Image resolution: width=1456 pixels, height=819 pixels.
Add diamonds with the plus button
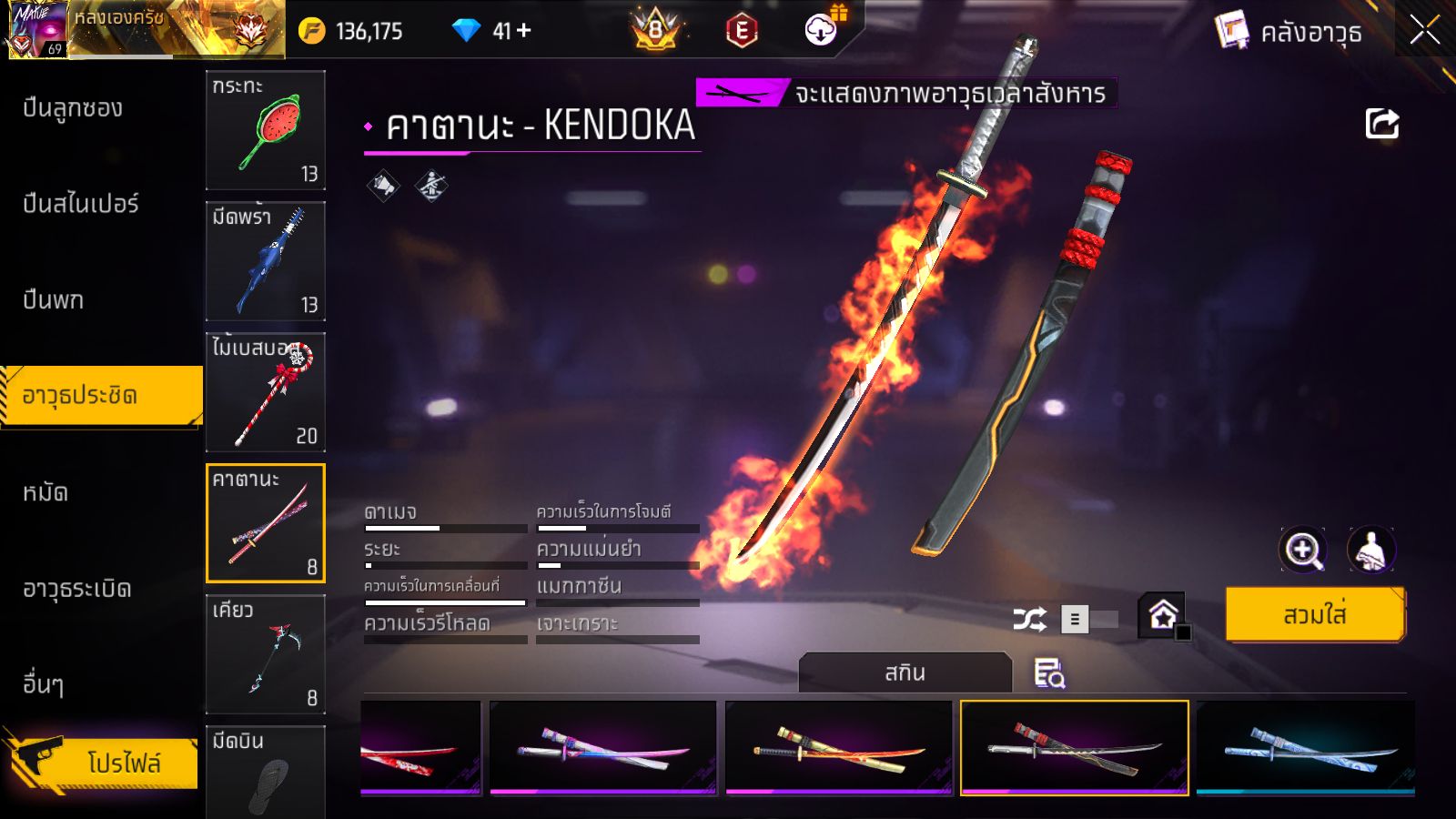coord(524,31)
